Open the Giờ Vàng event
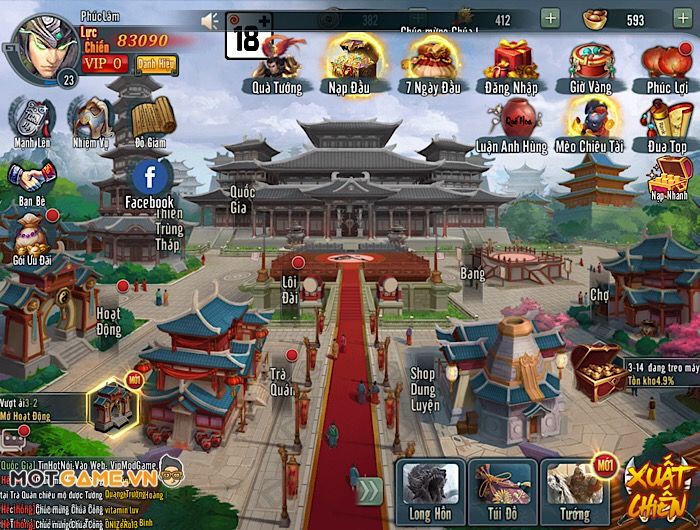This screenshot has width=700, height=530. tap(590, 60)
